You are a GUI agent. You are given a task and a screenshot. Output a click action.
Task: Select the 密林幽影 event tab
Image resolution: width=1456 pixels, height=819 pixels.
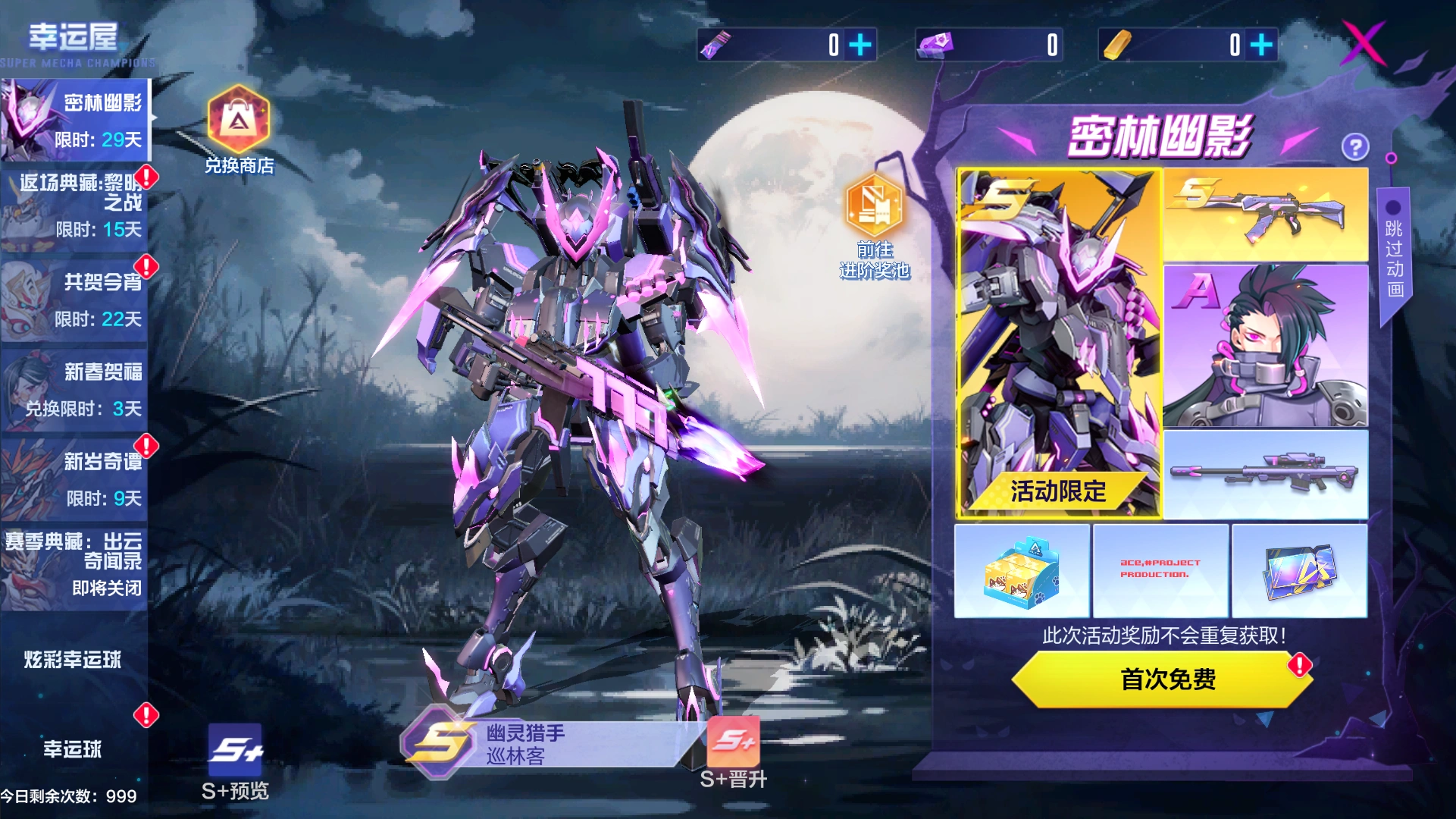click(x=76, y=121)
